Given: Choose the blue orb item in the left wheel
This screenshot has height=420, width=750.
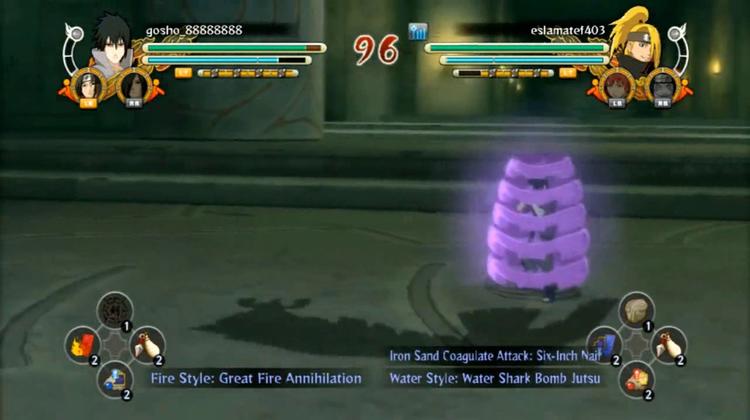Looking at the screenshot, I should (x=114, y=378).
